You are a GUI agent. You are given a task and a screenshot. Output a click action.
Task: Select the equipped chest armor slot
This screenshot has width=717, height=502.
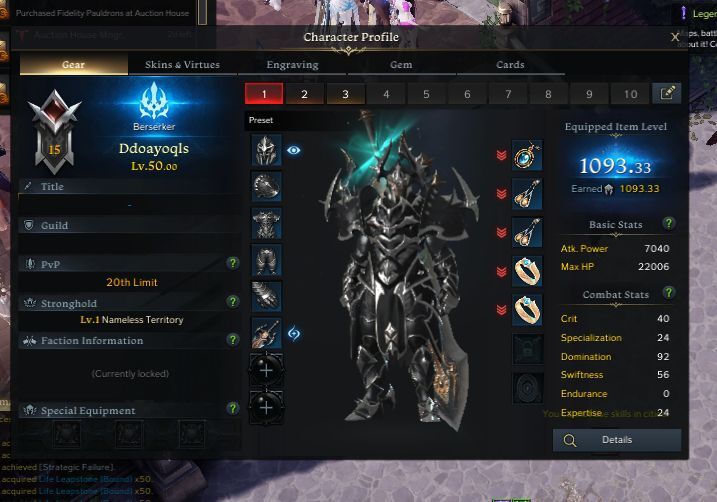[266, 223]
